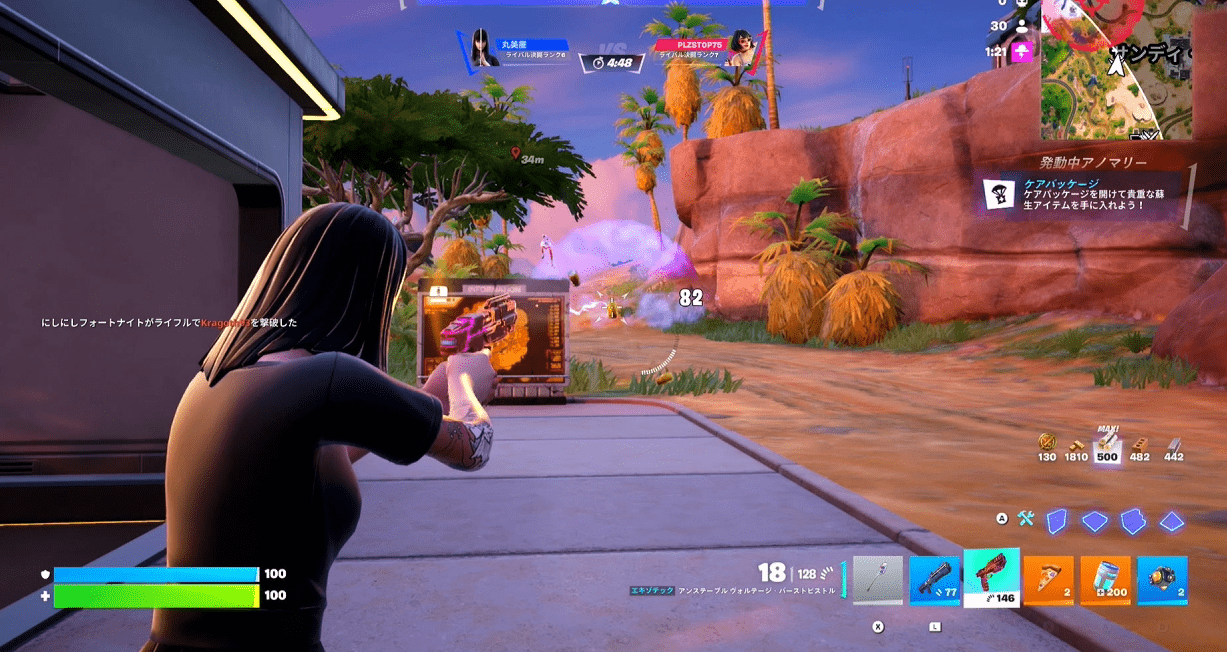1227x652 pixels.
Task: Select PLZSTOP75's rival banner
Action: point(710,49)
